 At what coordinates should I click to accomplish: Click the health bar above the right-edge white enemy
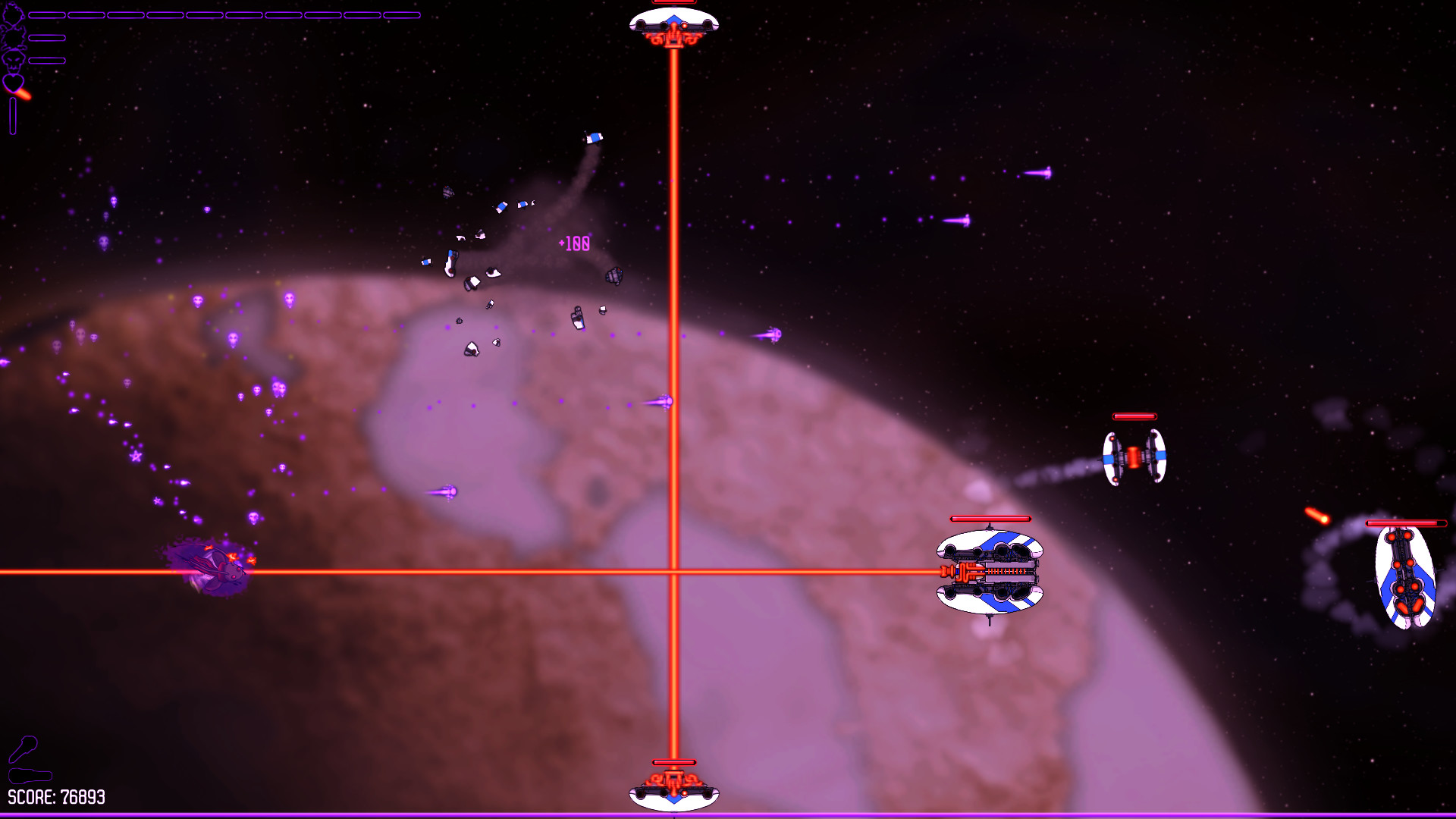tap(1405, 522)
